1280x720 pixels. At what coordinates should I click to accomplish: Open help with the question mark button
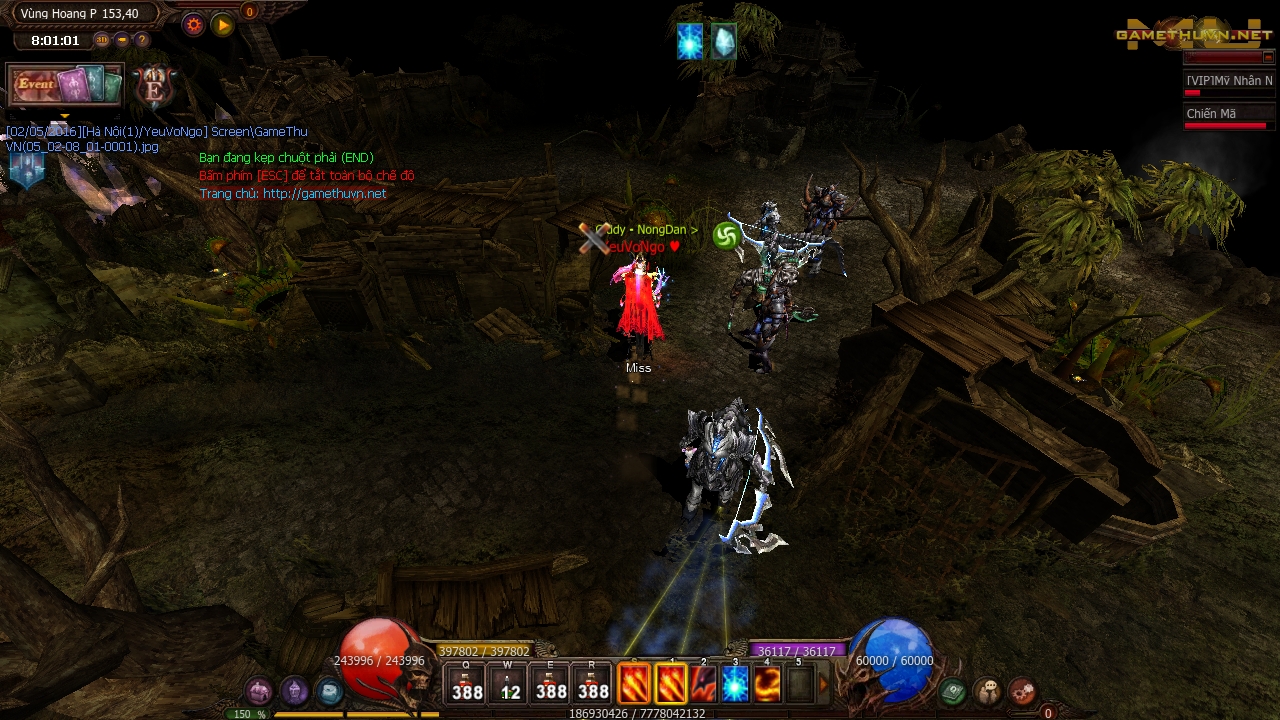142,40
